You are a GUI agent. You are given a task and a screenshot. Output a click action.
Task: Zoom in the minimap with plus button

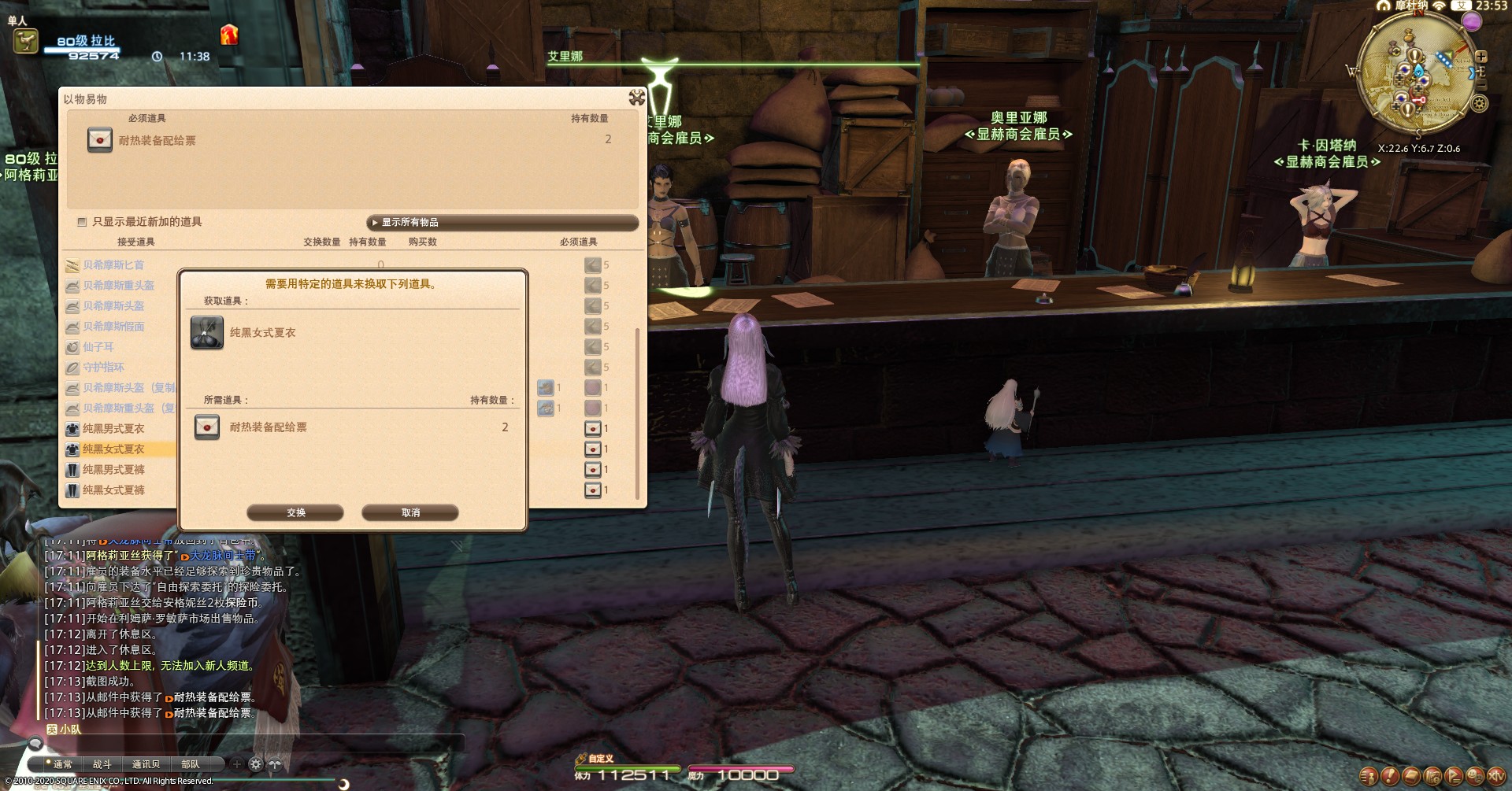1481,57
